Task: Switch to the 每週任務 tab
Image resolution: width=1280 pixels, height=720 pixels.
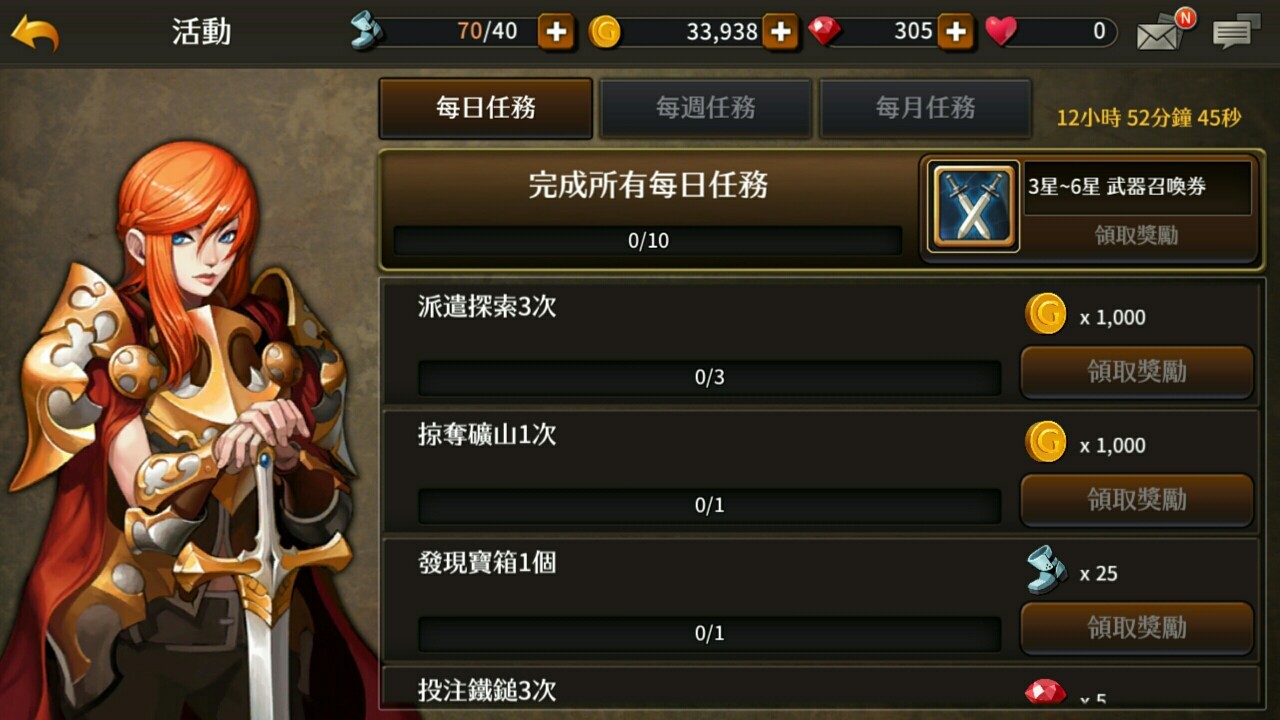Action: coord(706,107)
